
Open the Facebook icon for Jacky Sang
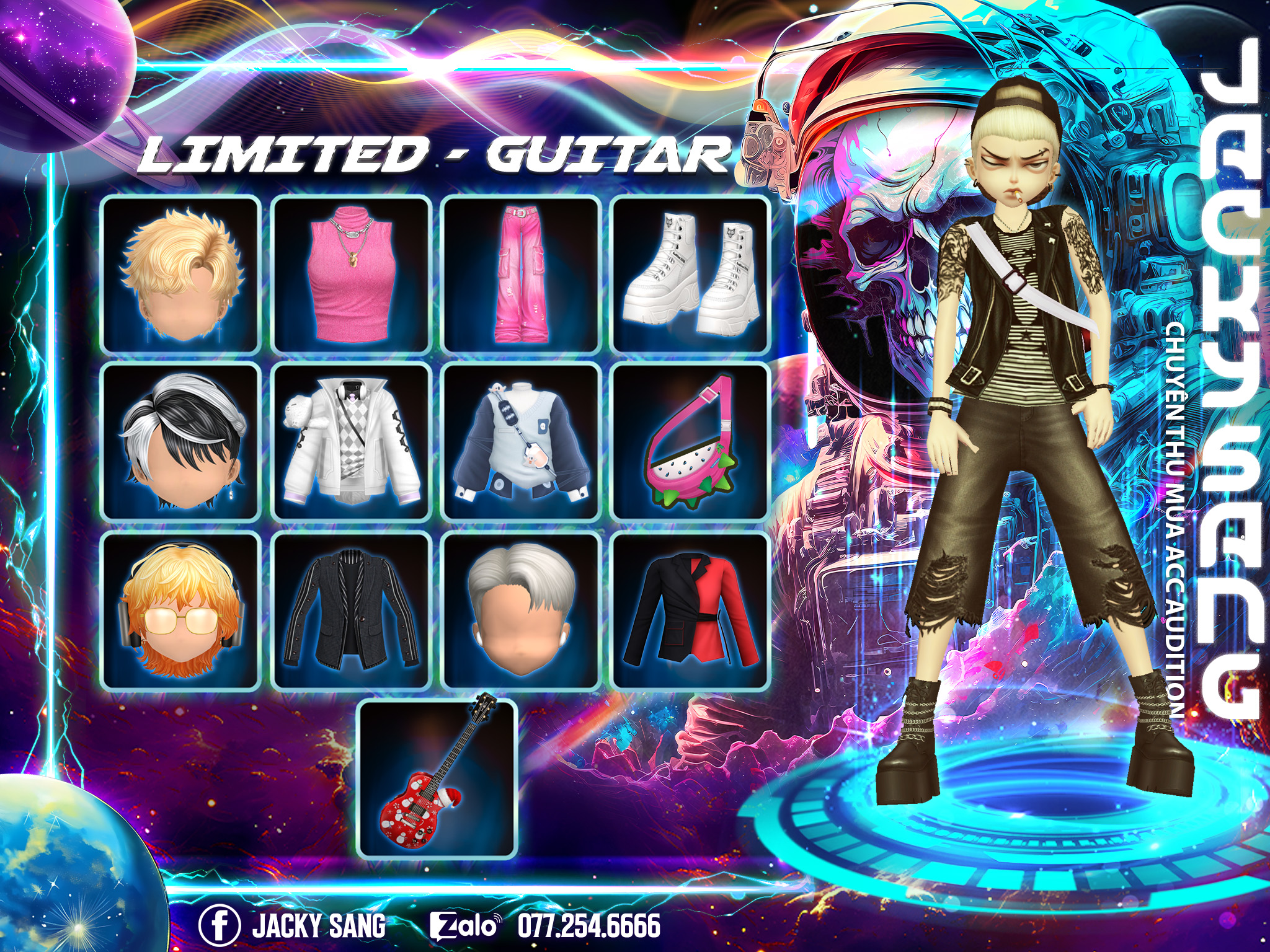tap(220, 925)
